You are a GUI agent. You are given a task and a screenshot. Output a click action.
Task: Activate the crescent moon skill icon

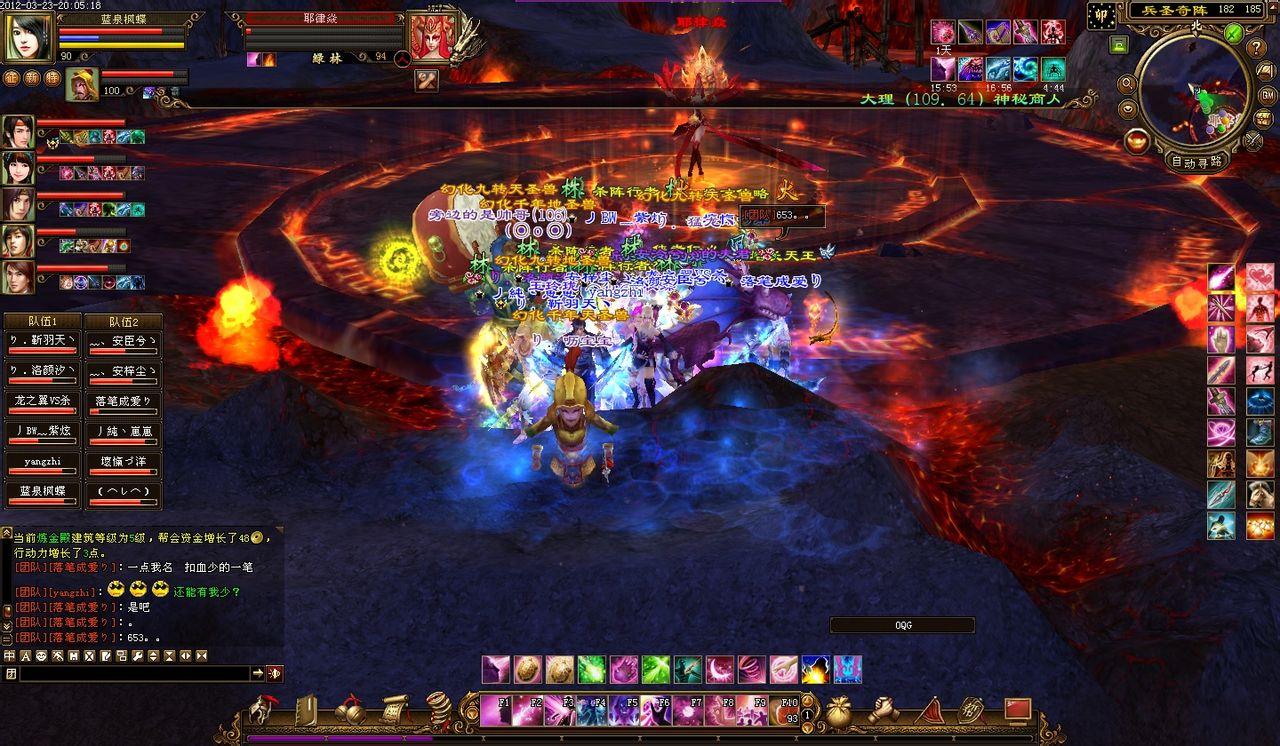(719, 669)
